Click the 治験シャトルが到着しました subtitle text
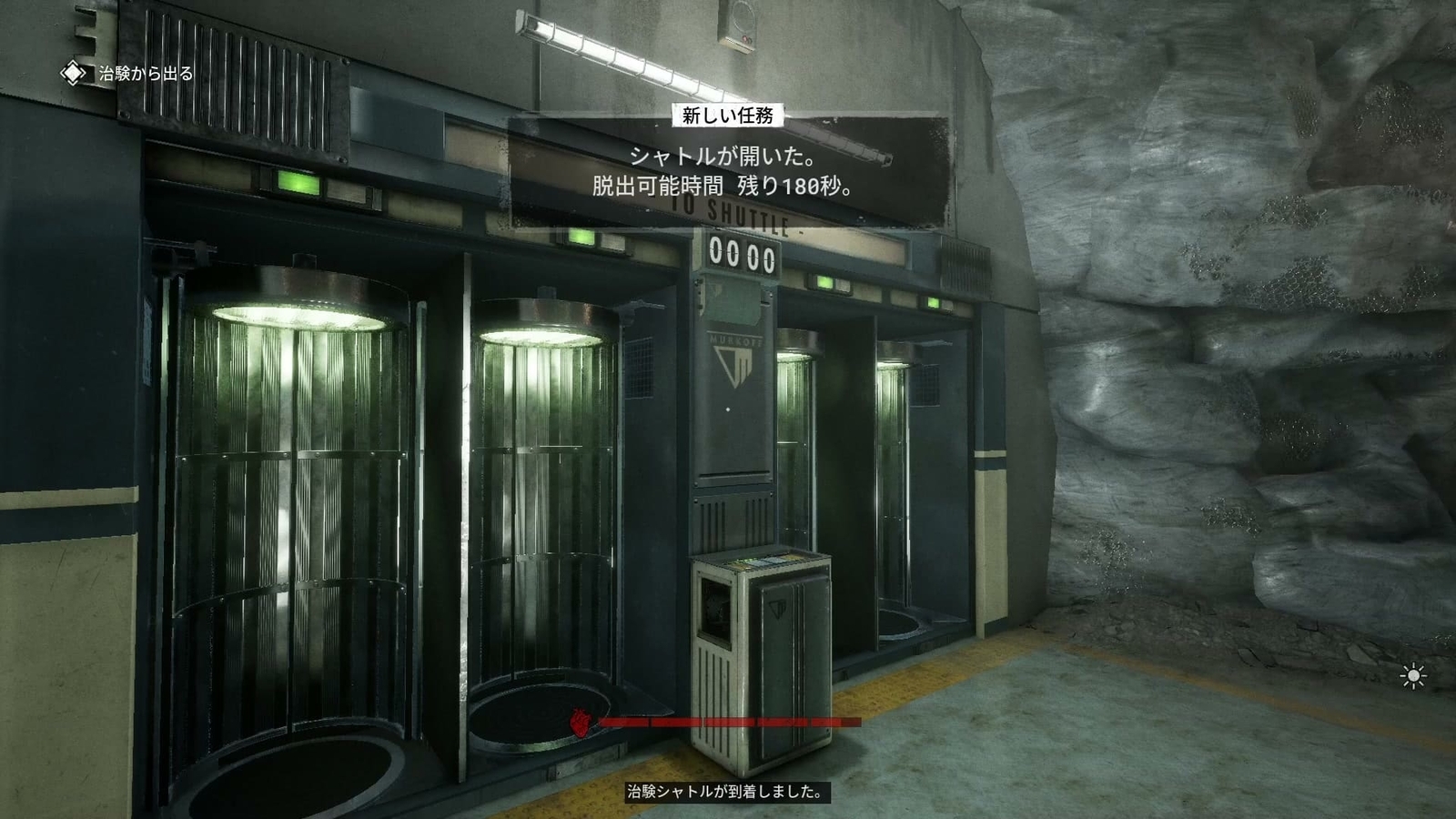This screenshot has height=819, width=1456. (x=726, y=790)
